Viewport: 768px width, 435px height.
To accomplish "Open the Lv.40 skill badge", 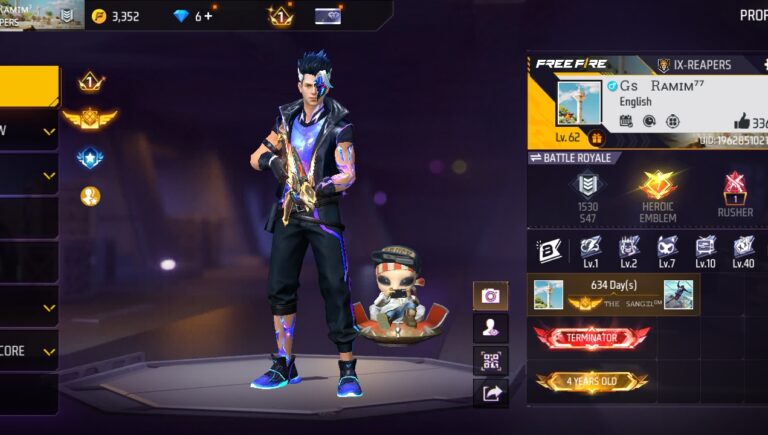I will [x=742, y=250].
